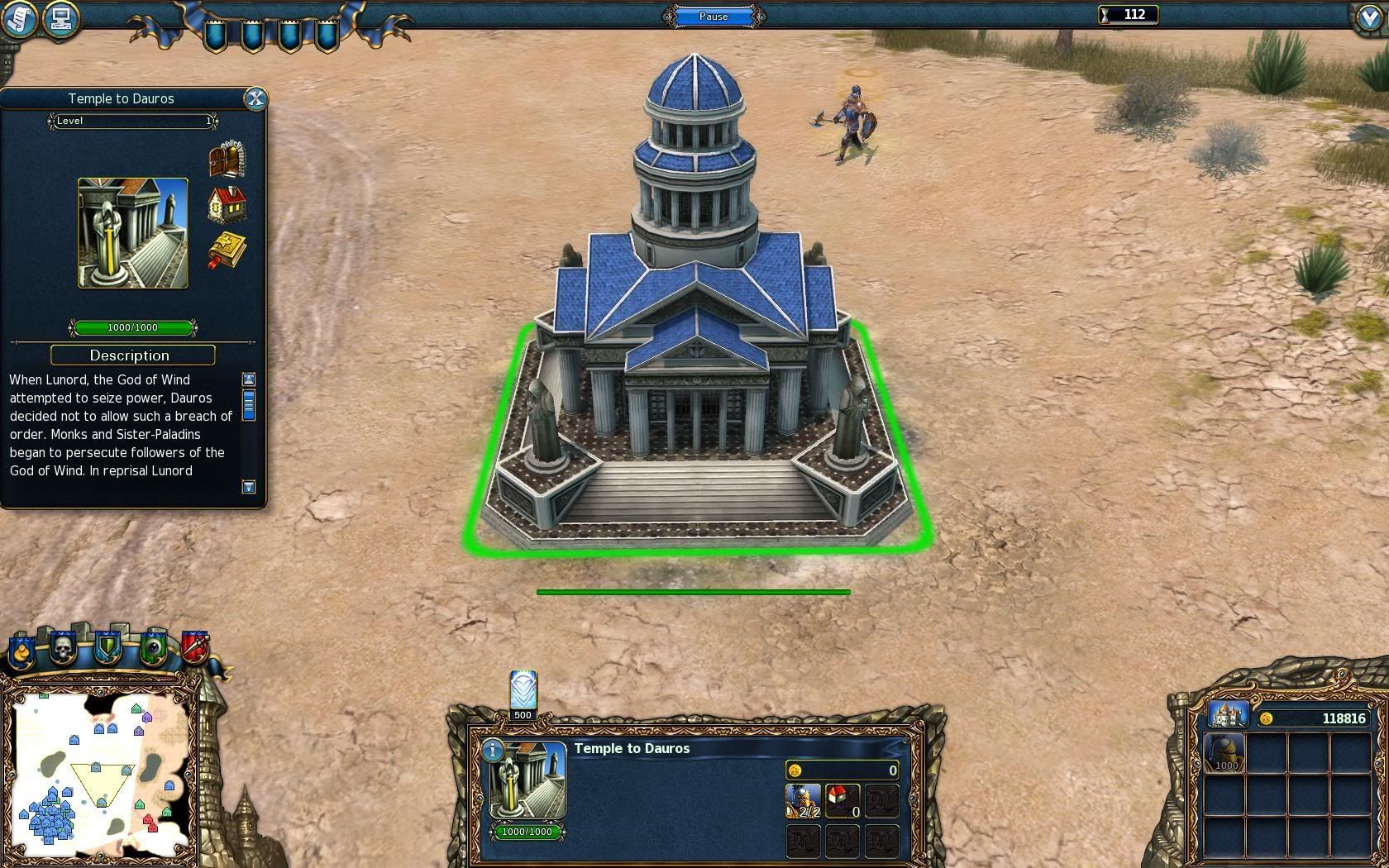Select the green shield flag above minimap
The height and width of the screenshot is (868, 1389).
(107, 648)
